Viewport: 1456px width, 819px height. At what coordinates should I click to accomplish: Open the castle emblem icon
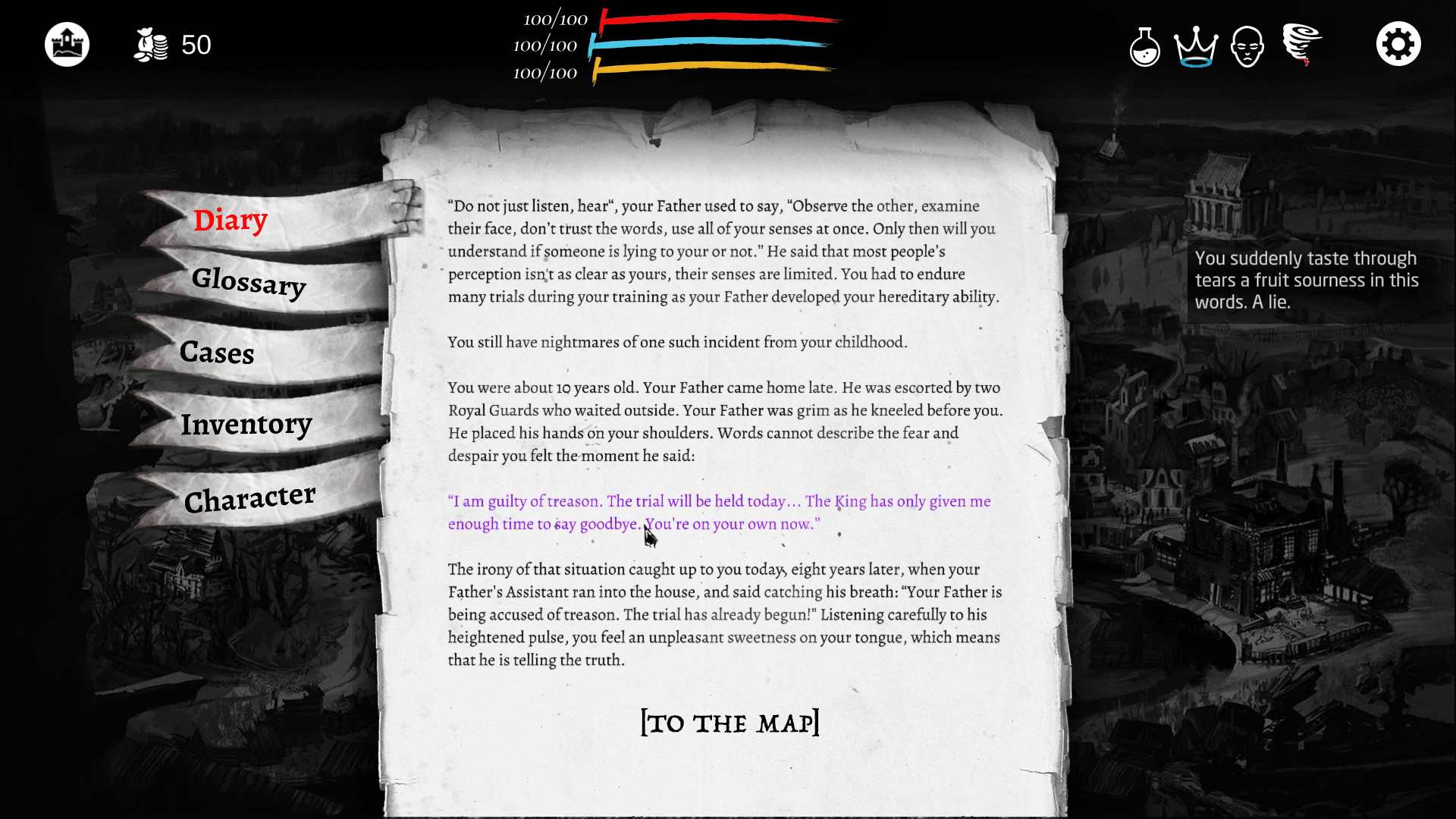67,44
